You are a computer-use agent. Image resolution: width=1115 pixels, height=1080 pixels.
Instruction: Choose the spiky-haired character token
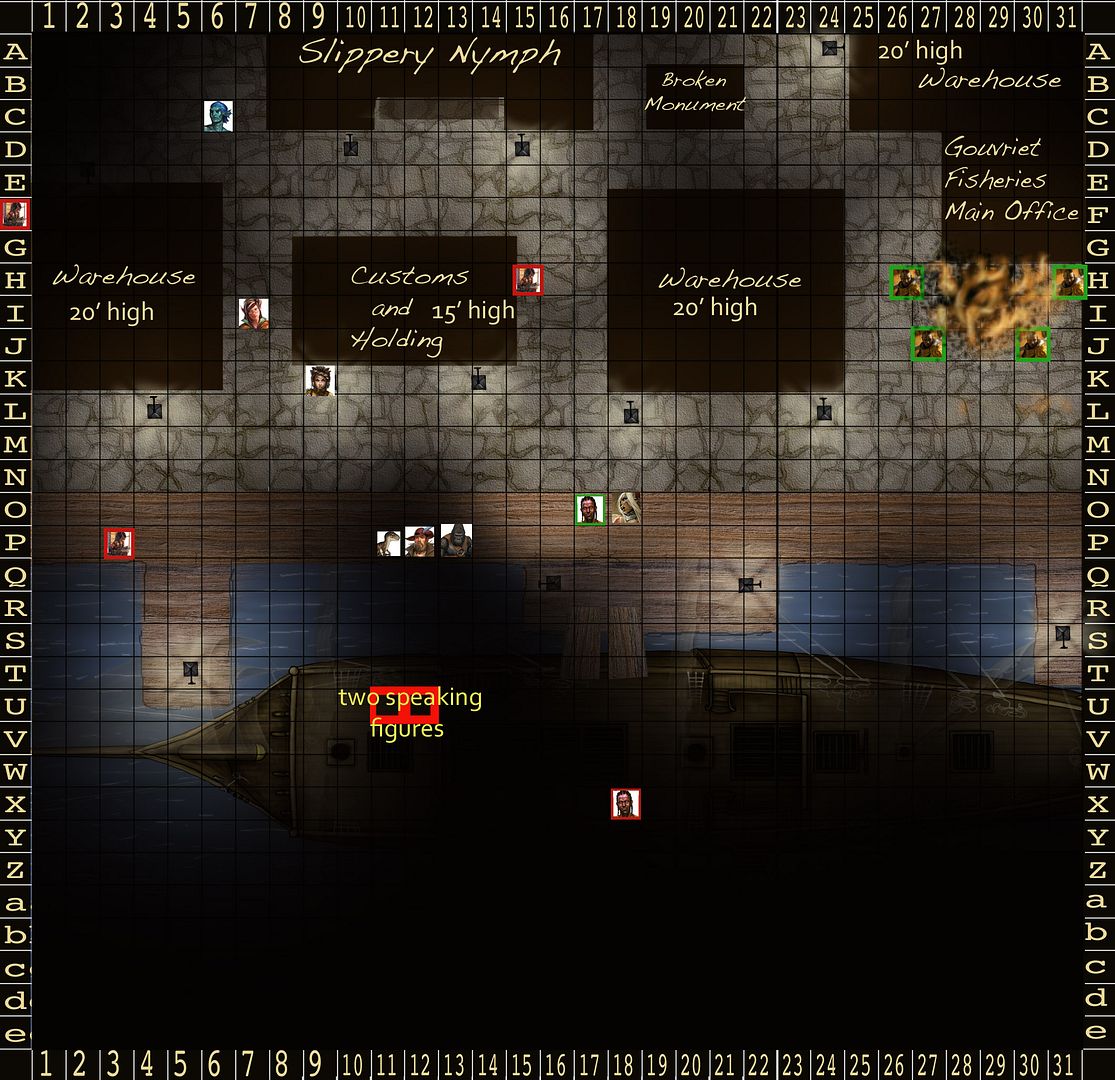pos(320,380)
